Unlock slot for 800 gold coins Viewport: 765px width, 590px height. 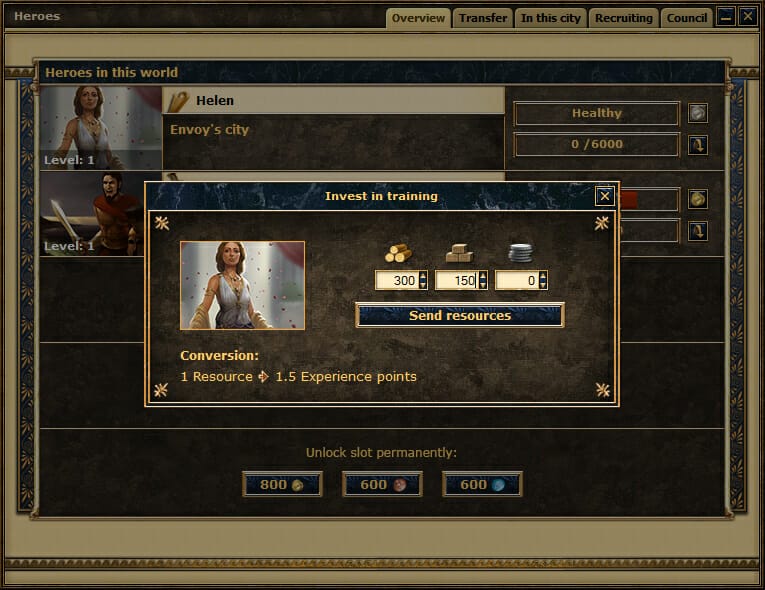(x=282, y=485)
